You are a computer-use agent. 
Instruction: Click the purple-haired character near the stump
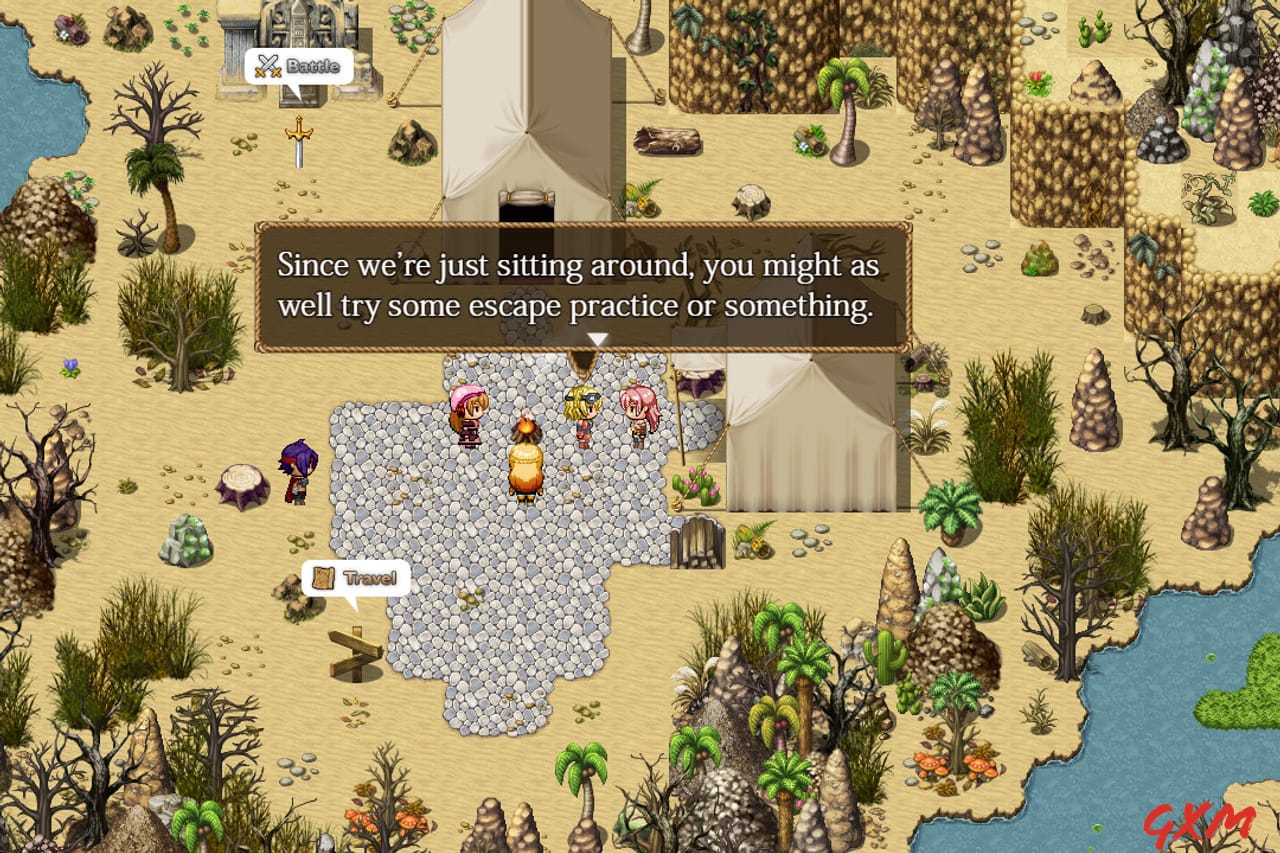point(295,470)
